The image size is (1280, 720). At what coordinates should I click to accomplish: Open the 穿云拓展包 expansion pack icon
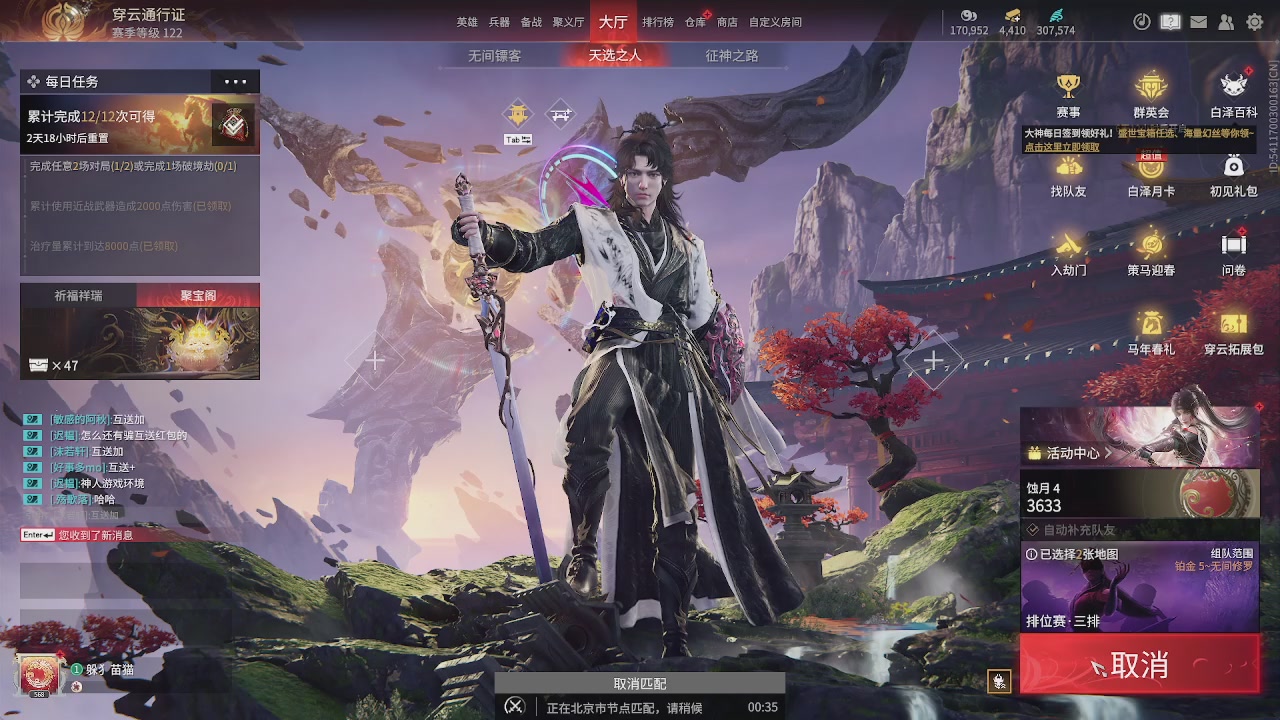tap(1233, 328)
